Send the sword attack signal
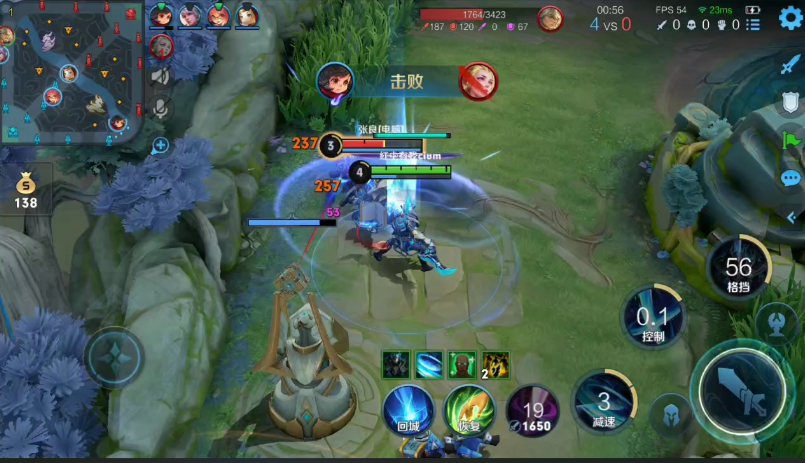Viewport: 805px width, 463px height. tap(790, 65)
